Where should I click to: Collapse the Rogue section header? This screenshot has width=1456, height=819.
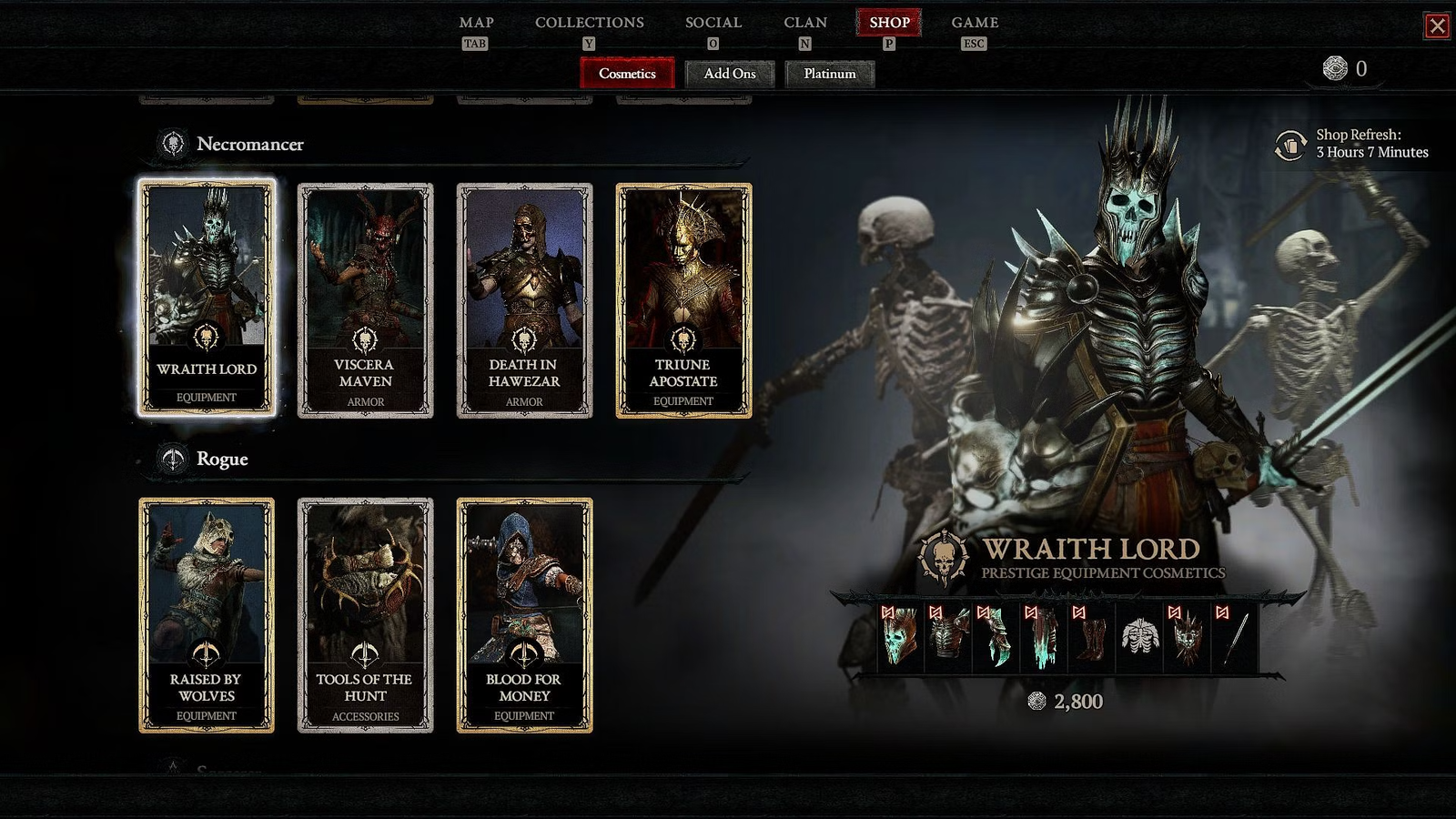coord(222,460)
